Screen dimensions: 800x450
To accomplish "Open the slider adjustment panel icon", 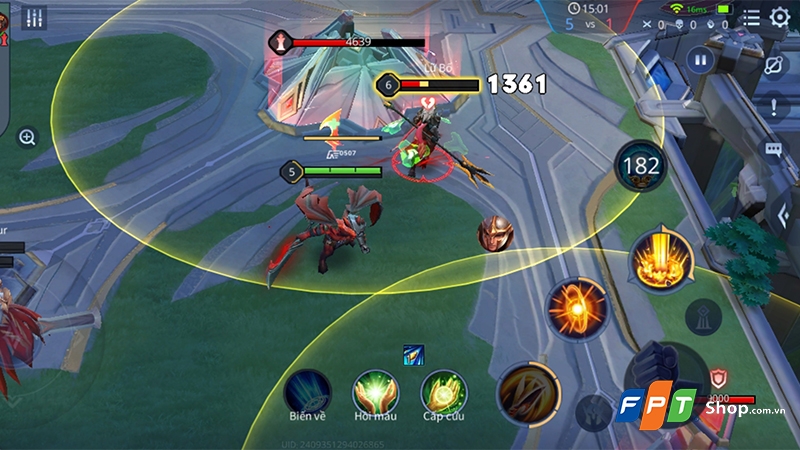I will point(35,17).
